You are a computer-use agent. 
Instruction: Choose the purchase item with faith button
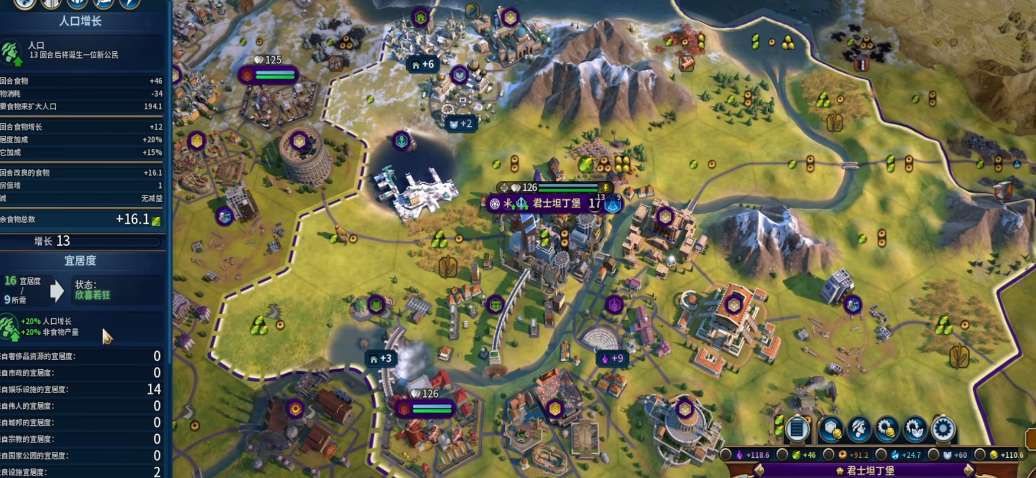coord(915,429)
